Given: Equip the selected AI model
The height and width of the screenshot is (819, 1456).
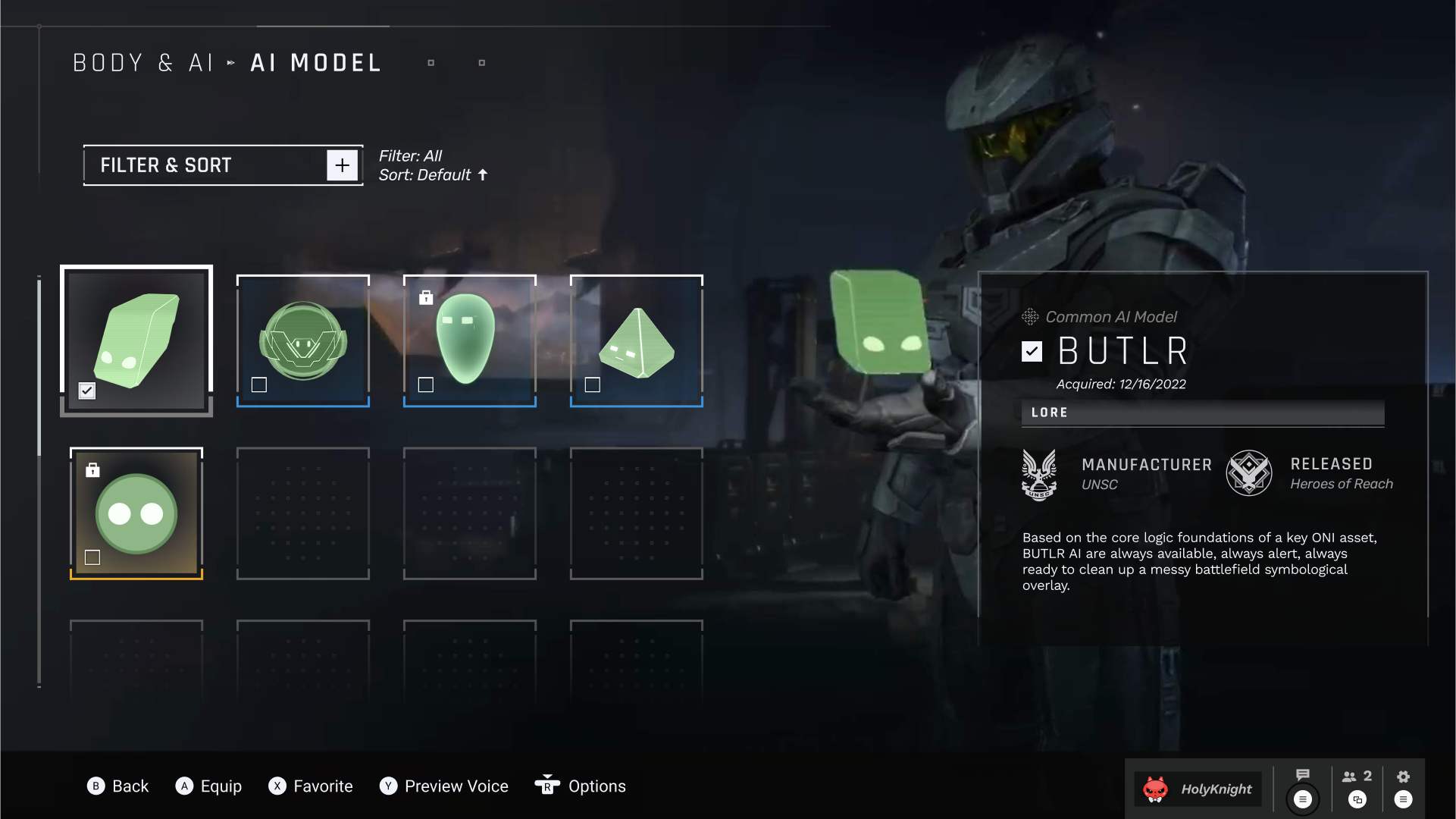Looking at the screenshot, I should click(x=208, y=786).
